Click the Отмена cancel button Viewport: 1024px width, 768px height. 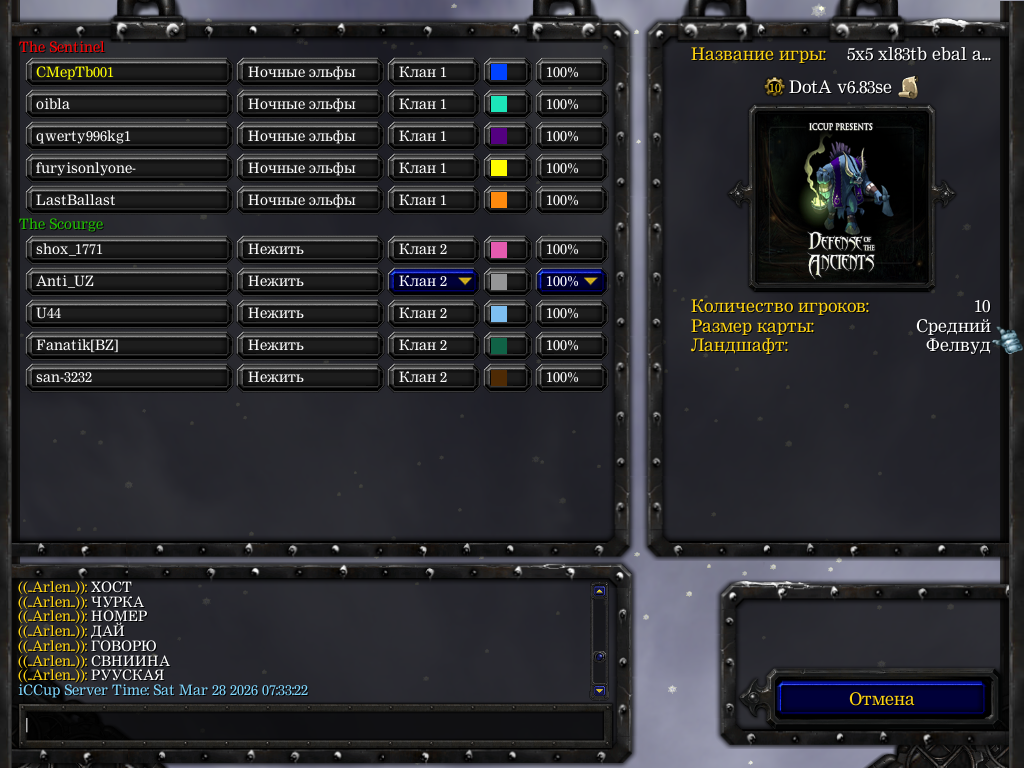click(881, 699)
